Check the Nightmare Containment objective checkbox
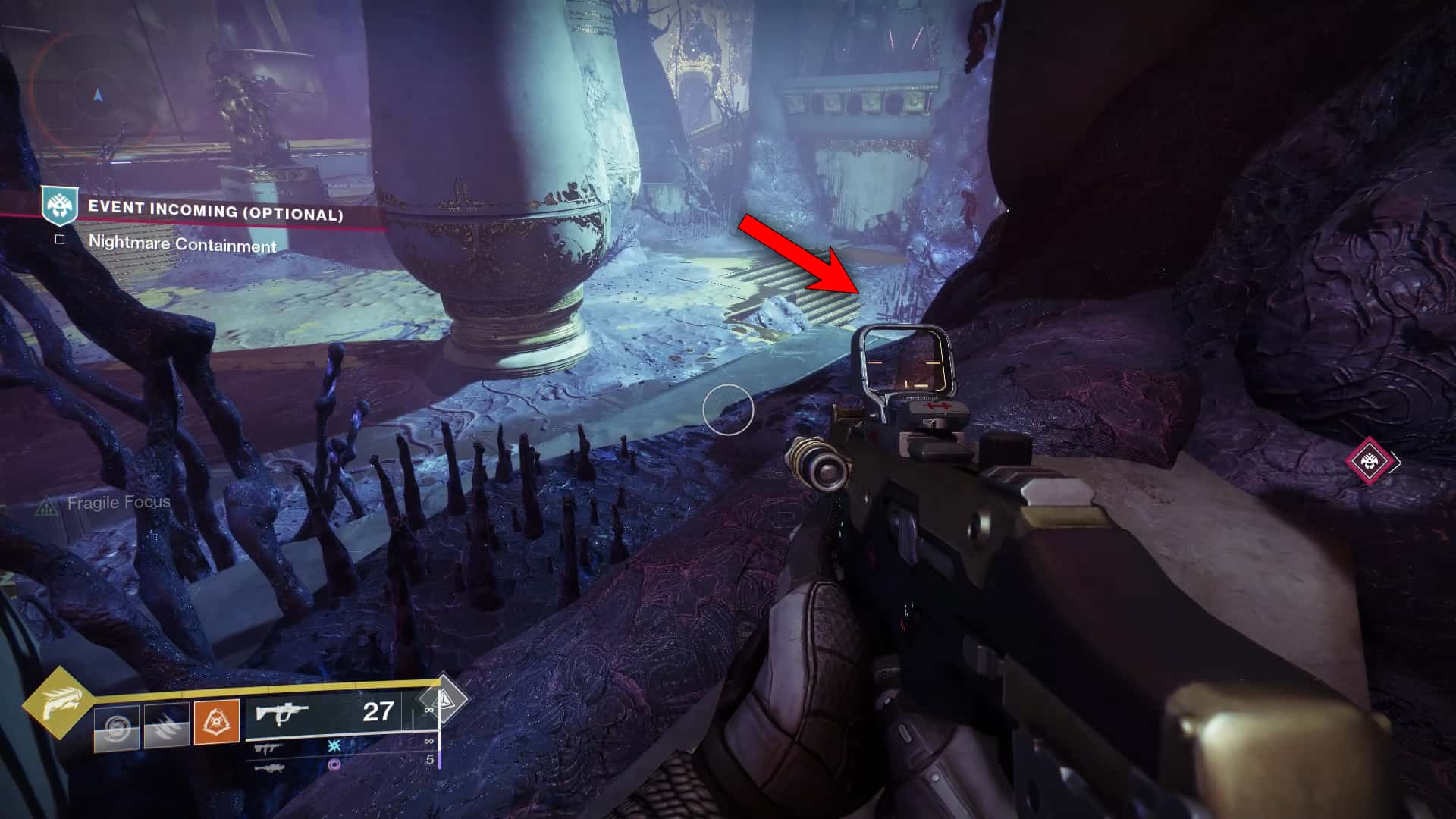1456x819 pixels. click(x=59, y=238)
